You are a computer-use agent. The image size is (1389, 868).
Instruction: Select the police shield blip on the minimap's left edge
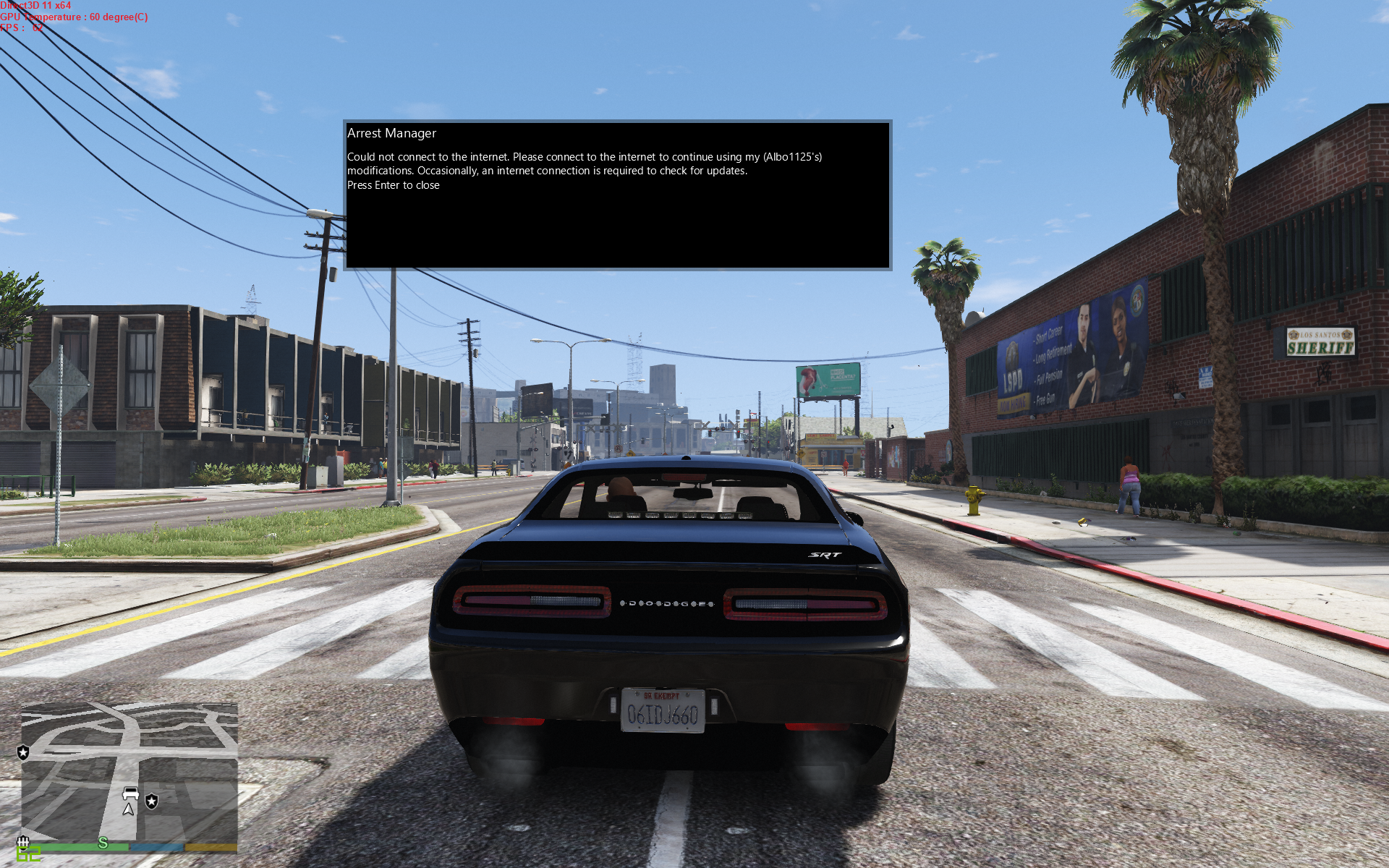pyautogui.click(x=23, y=752)
